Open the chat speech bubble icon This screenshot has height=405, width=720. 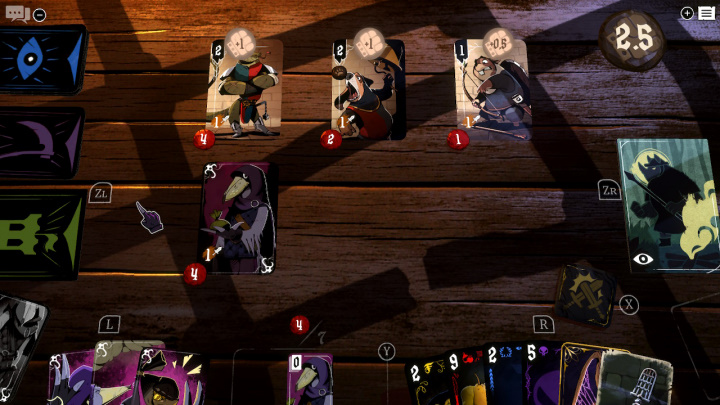(x=17, y=14)
